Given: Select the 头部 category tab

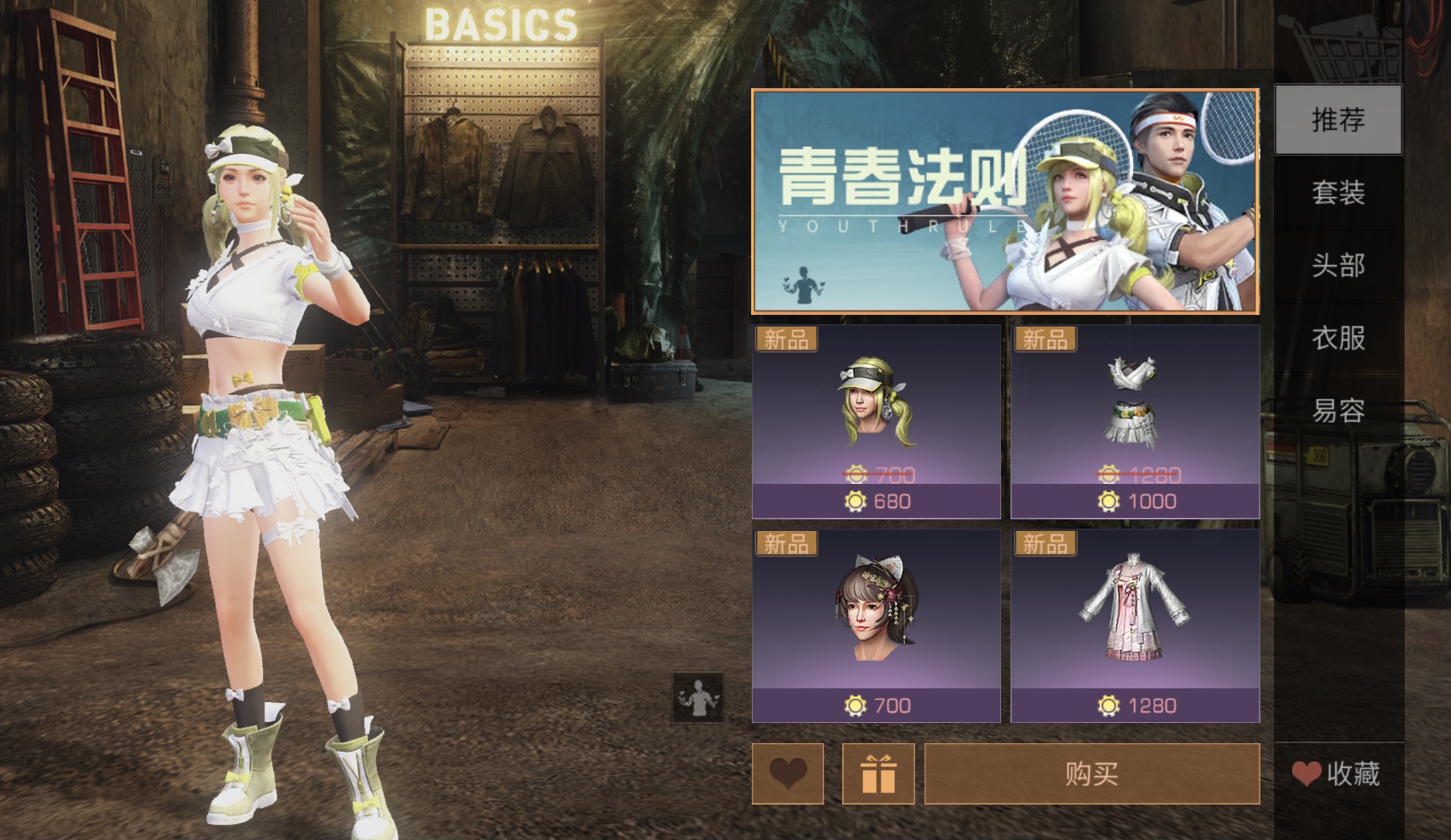Looking at the screenshot, I should (x=1338, y=265).
